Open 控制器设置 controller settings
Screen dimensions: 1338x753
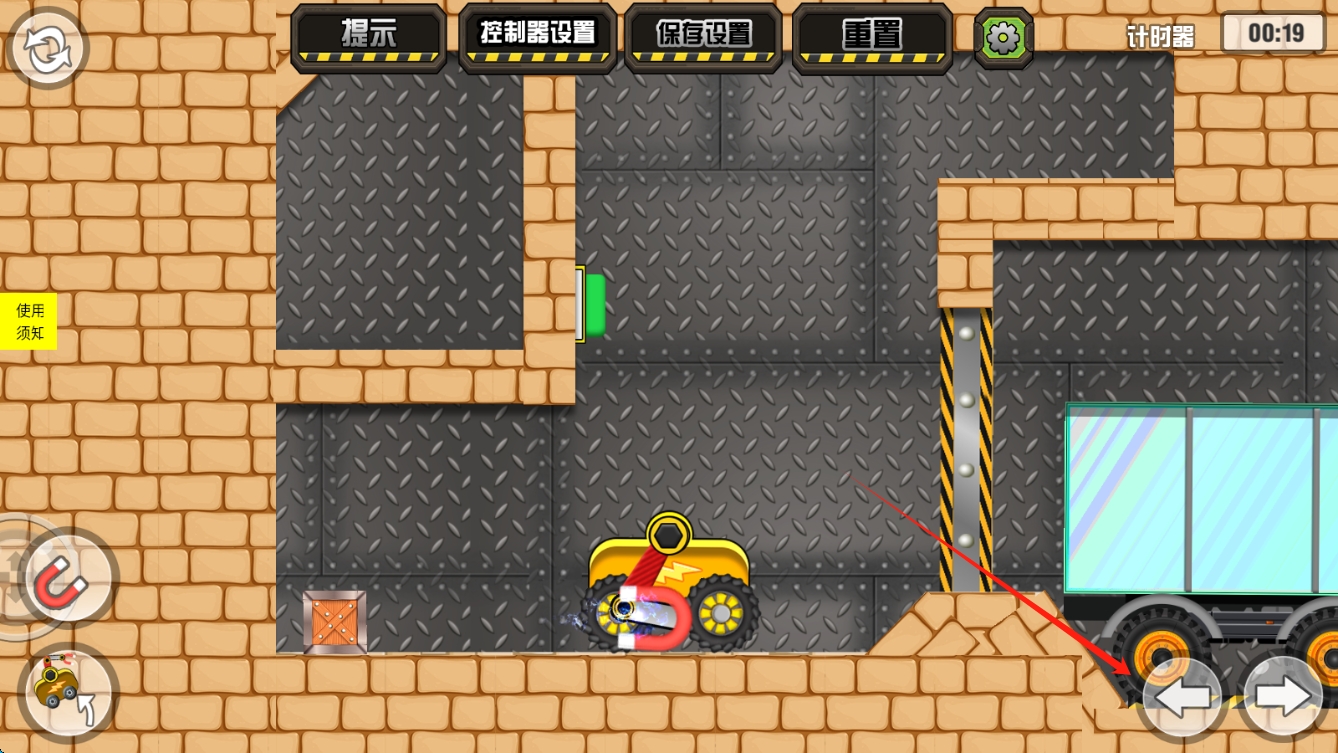point(537,37)
